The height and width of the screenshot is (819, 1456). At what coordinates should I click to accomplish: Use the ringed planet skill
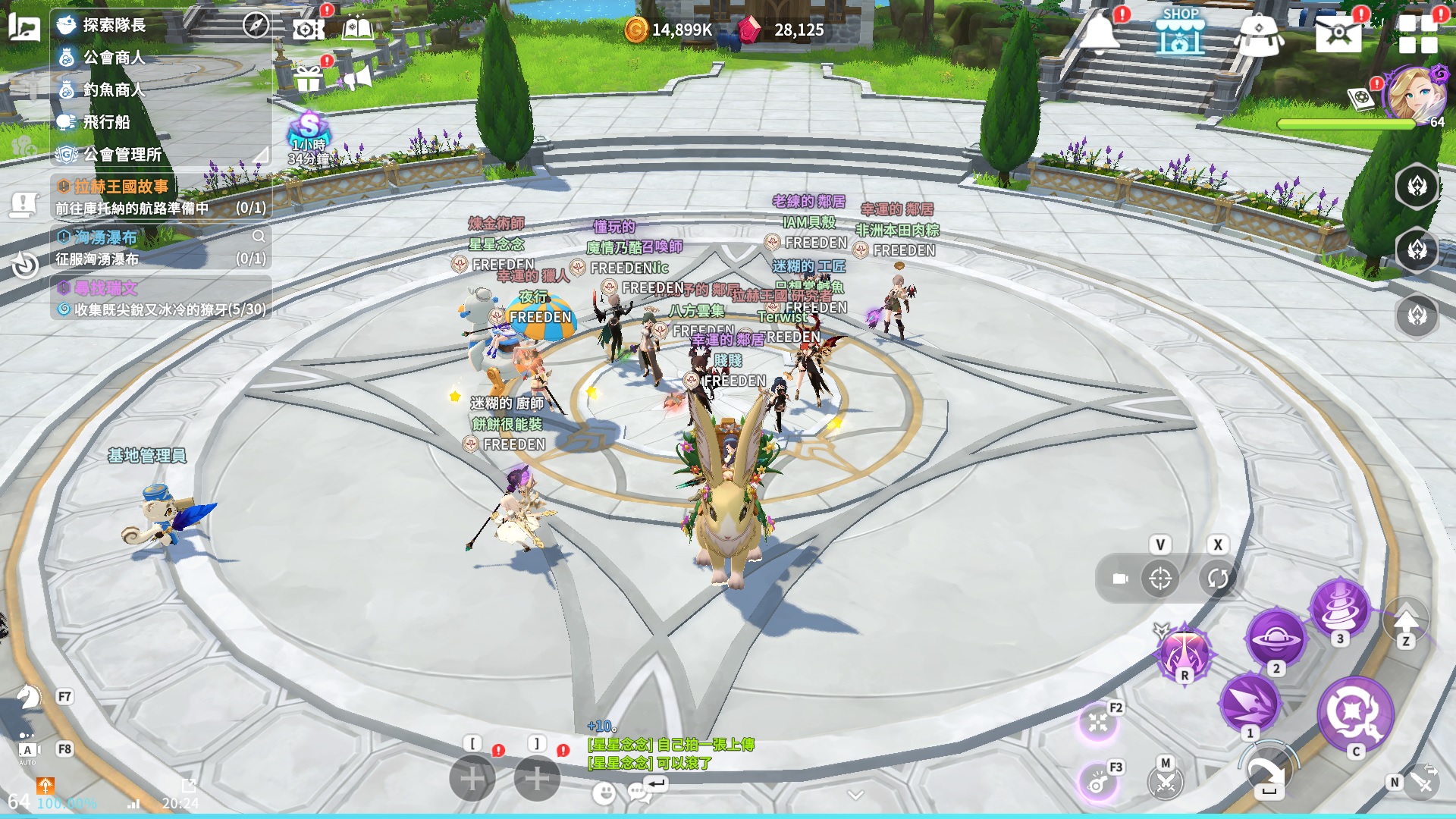pos(1276,638)
